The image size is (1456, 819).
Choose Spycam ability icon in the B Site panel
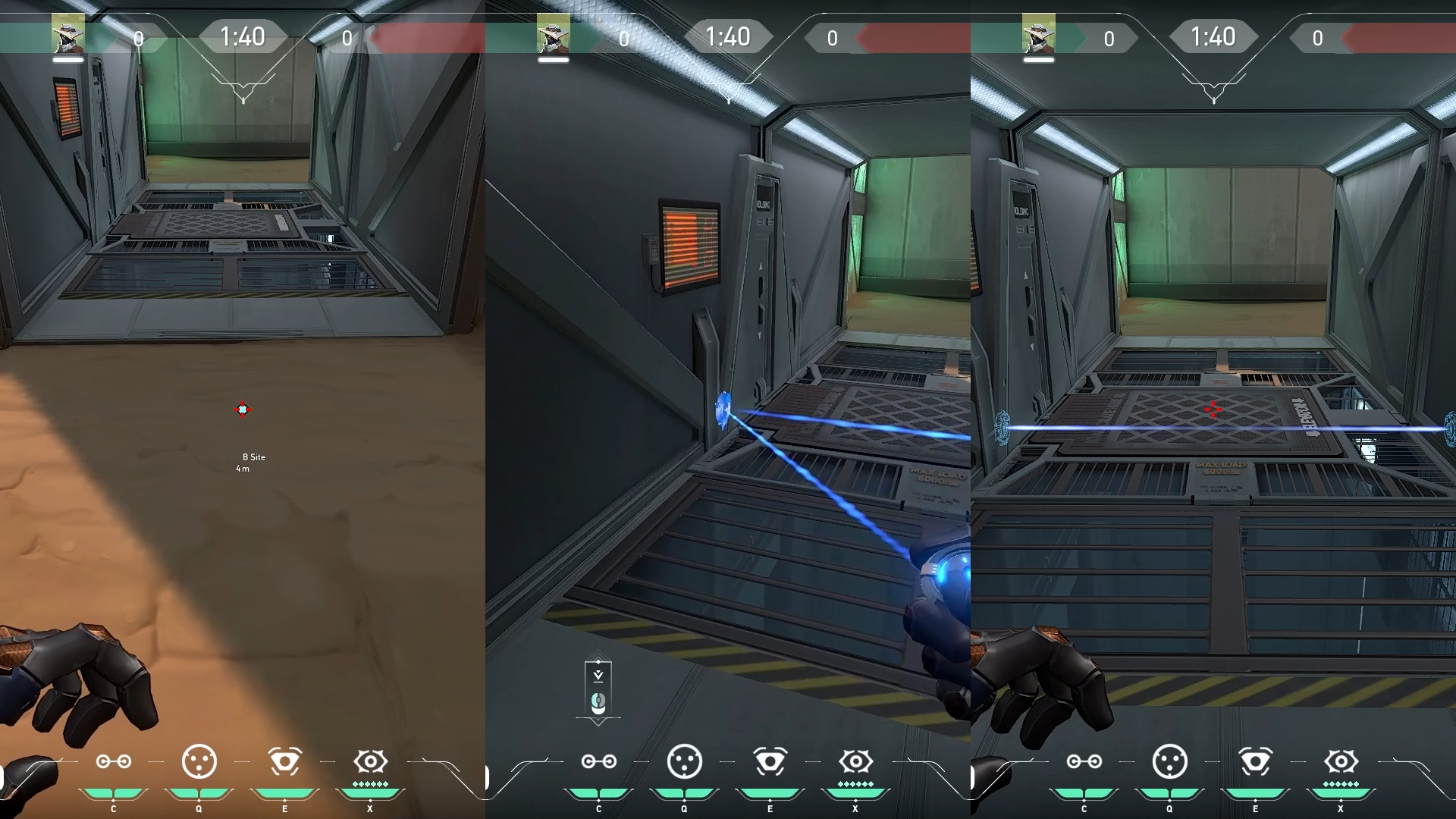point(285,761)
